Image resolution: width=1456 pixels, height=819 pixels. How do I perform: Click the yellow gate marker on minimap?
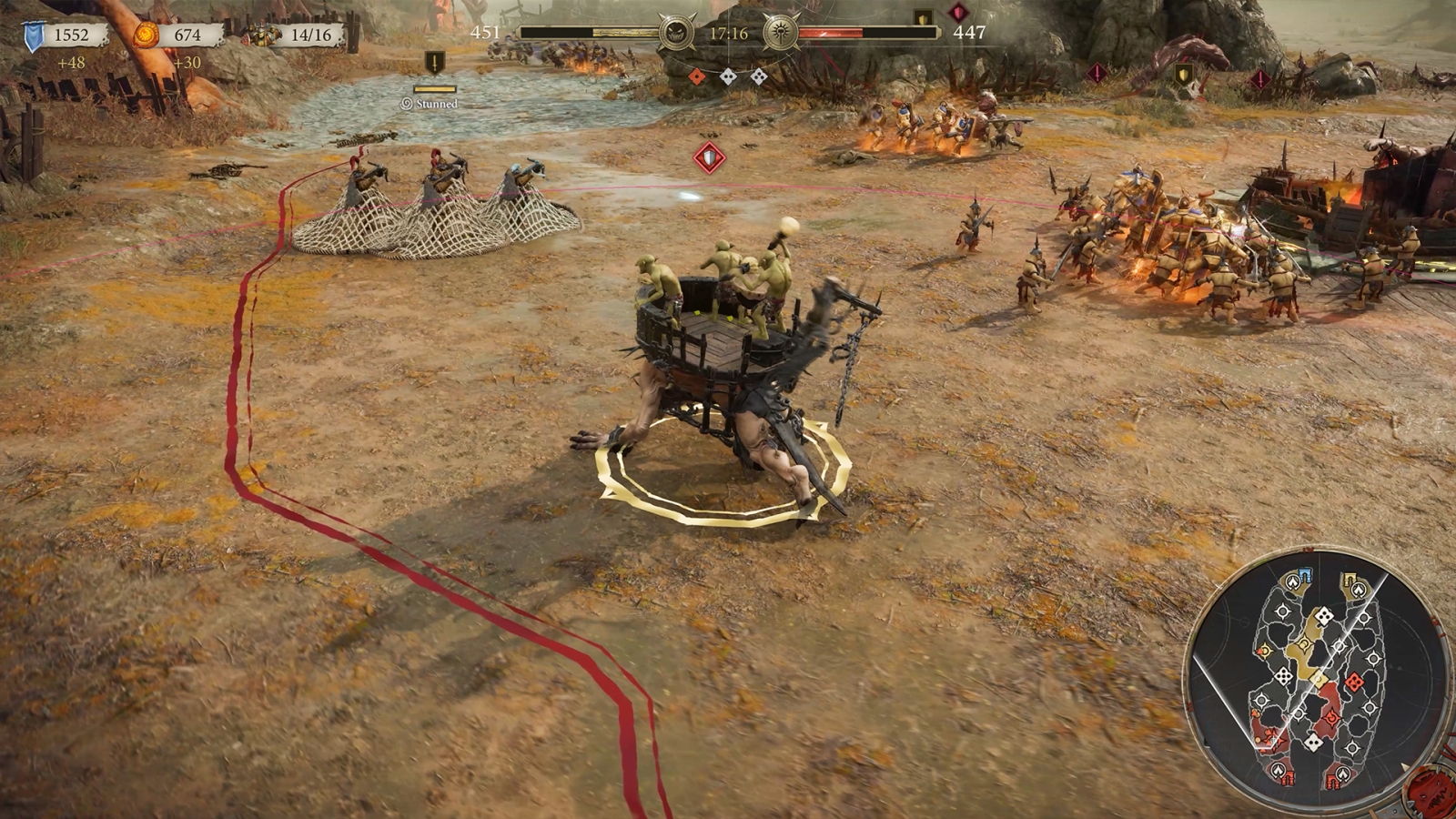pyautogui.click(x=1350, y=580)
